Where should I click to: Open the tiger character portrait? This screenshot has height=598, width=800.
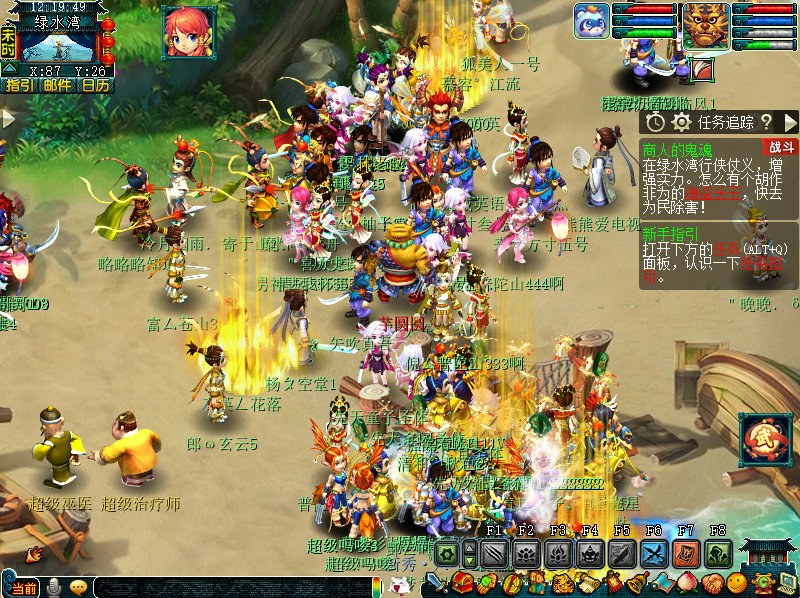[x=706, y=25]
